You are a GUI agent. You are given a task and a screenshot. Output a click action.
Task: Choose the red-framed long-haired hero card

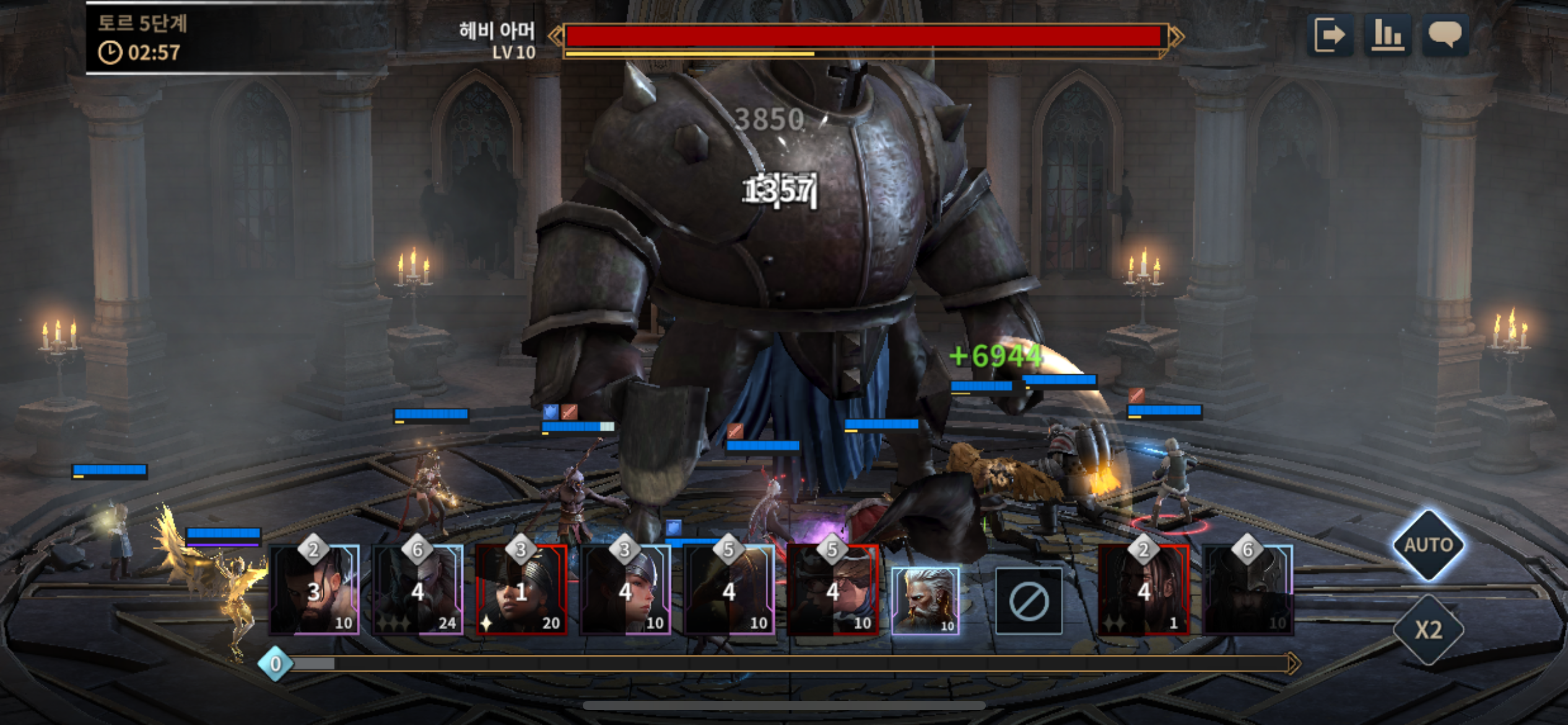1144,590
